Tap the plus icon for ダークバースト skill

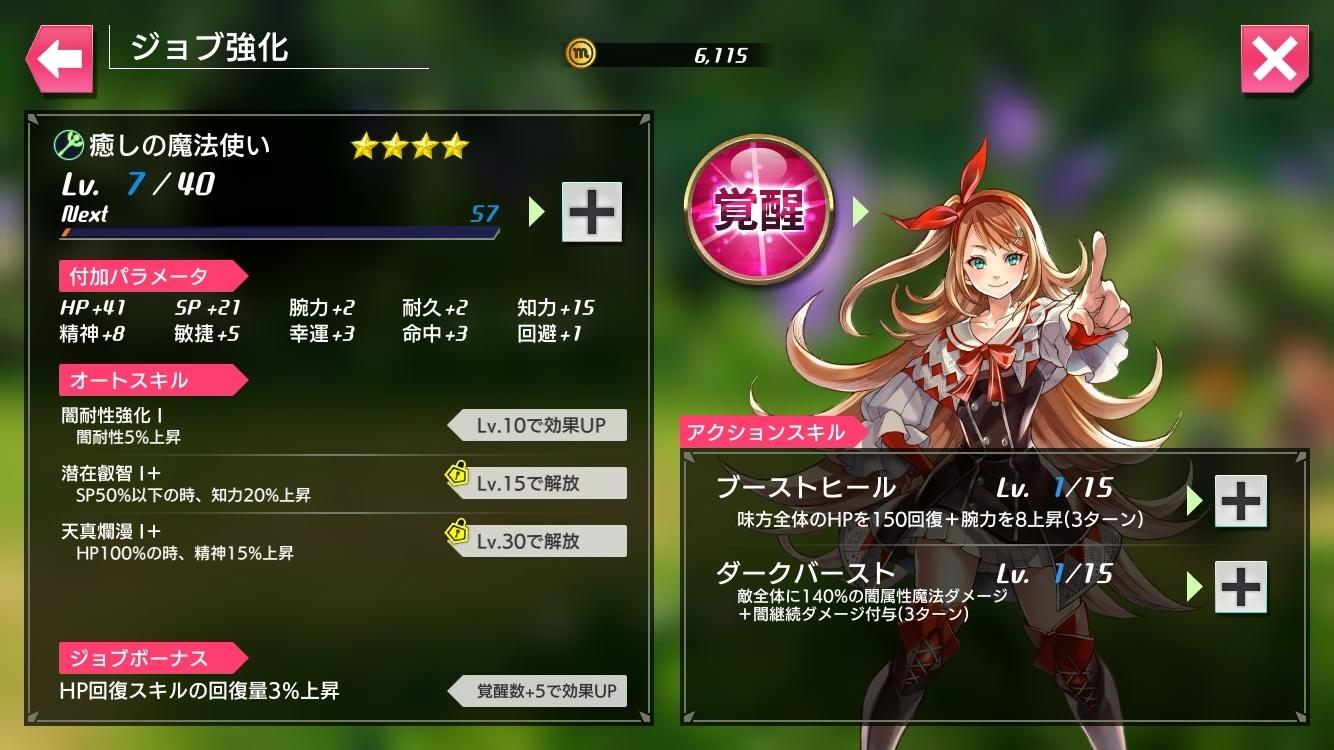pyautogui.click(x=1240, y=586)
